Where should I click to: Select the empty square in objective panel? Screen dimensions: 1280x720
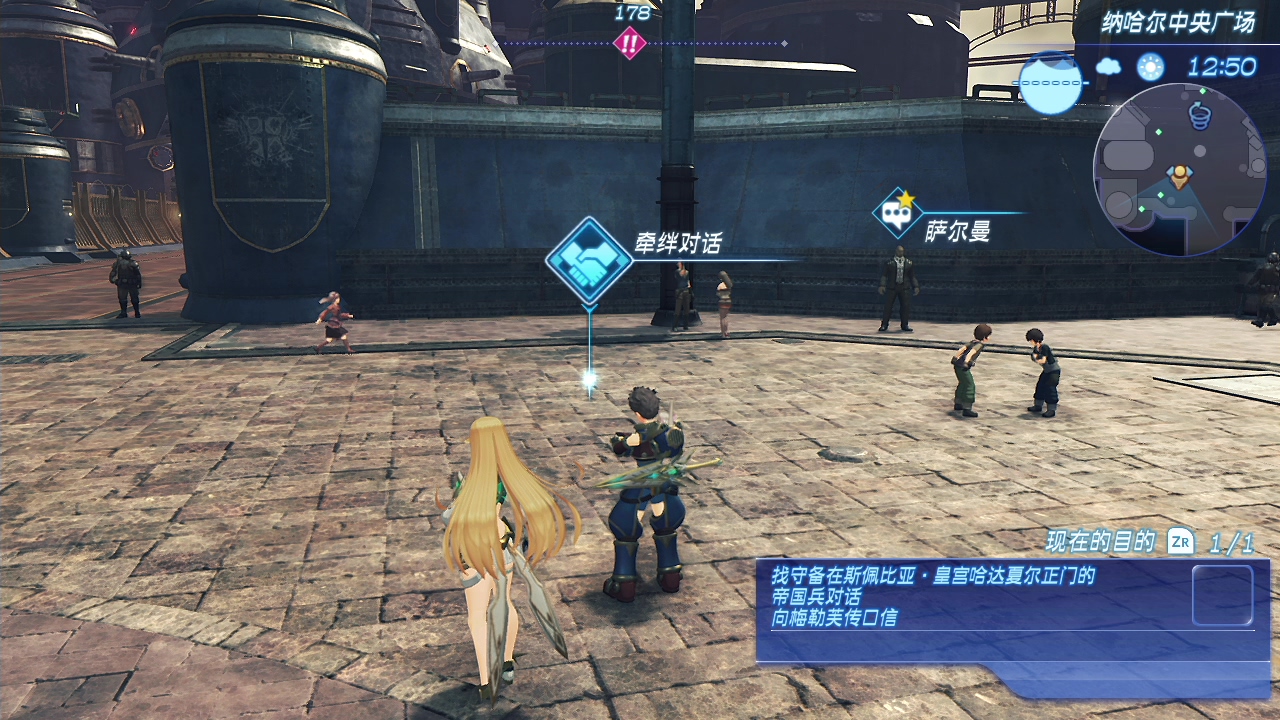1222,595
